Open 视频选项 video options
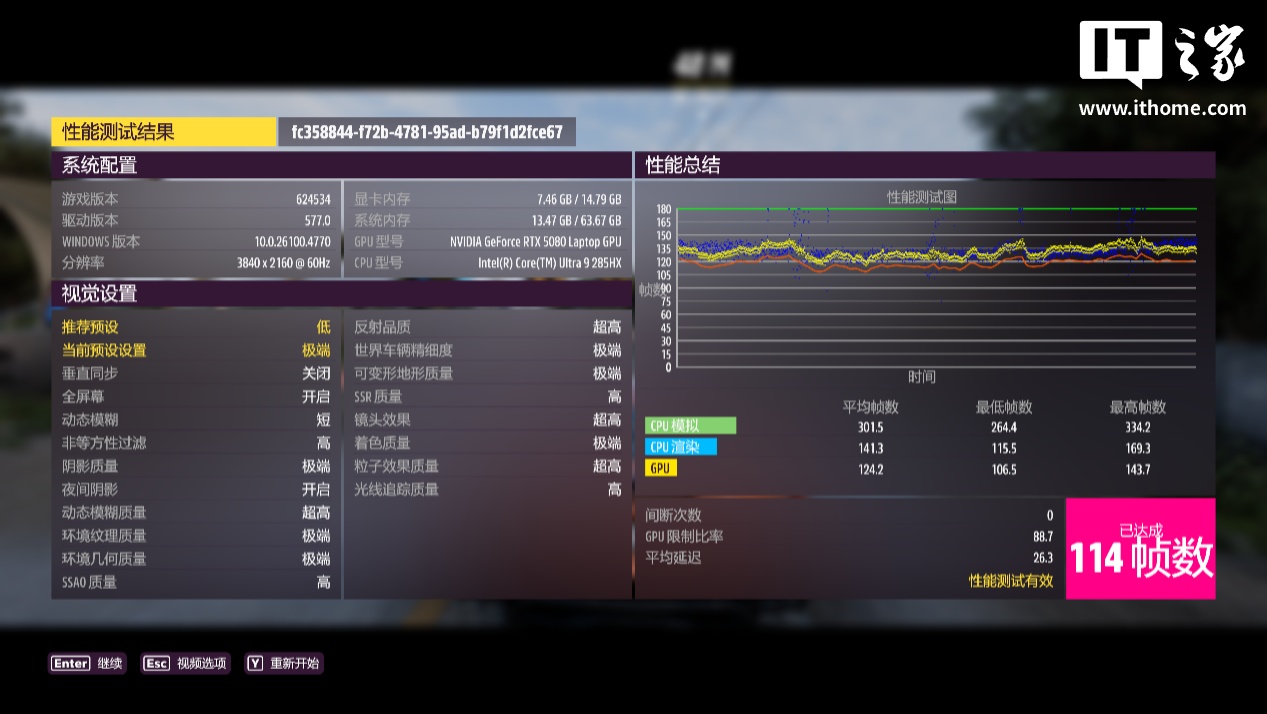Viewport: 1267px width, 714px height. (x=186, y=663)
